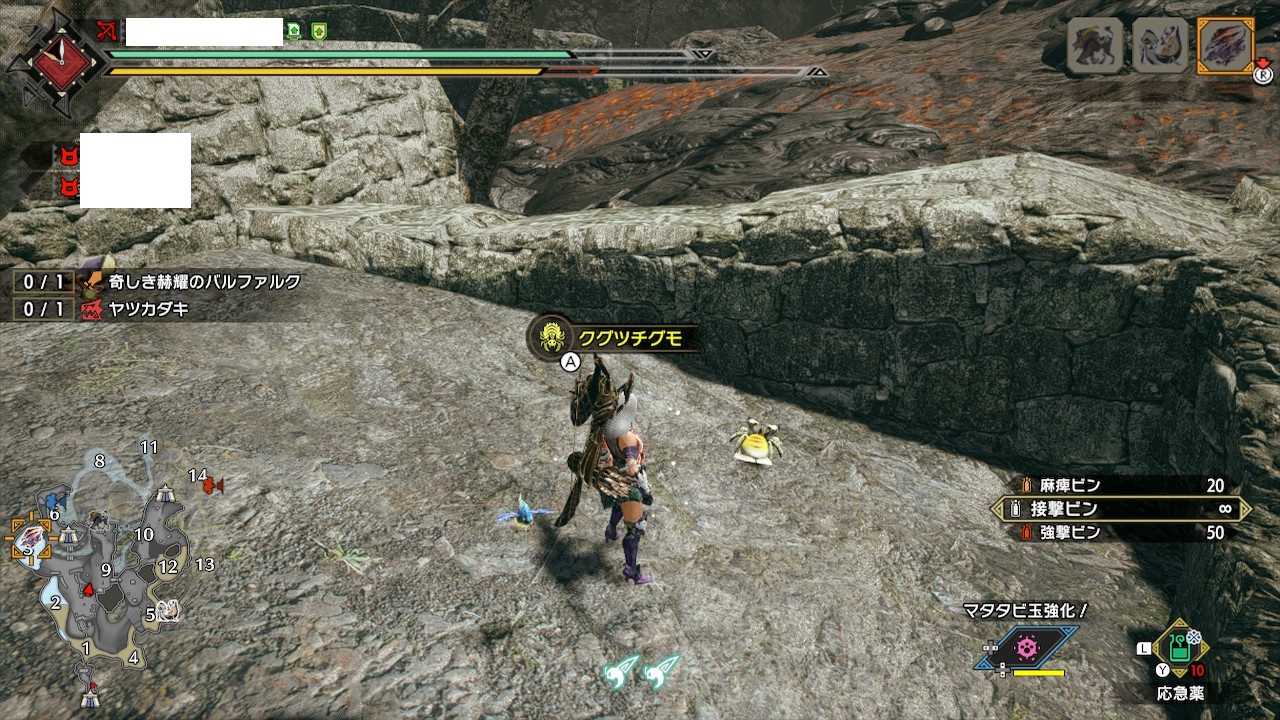
Task: Click the targeted Valstrax marker on the minimap
Action: click(x=30, y=540)
